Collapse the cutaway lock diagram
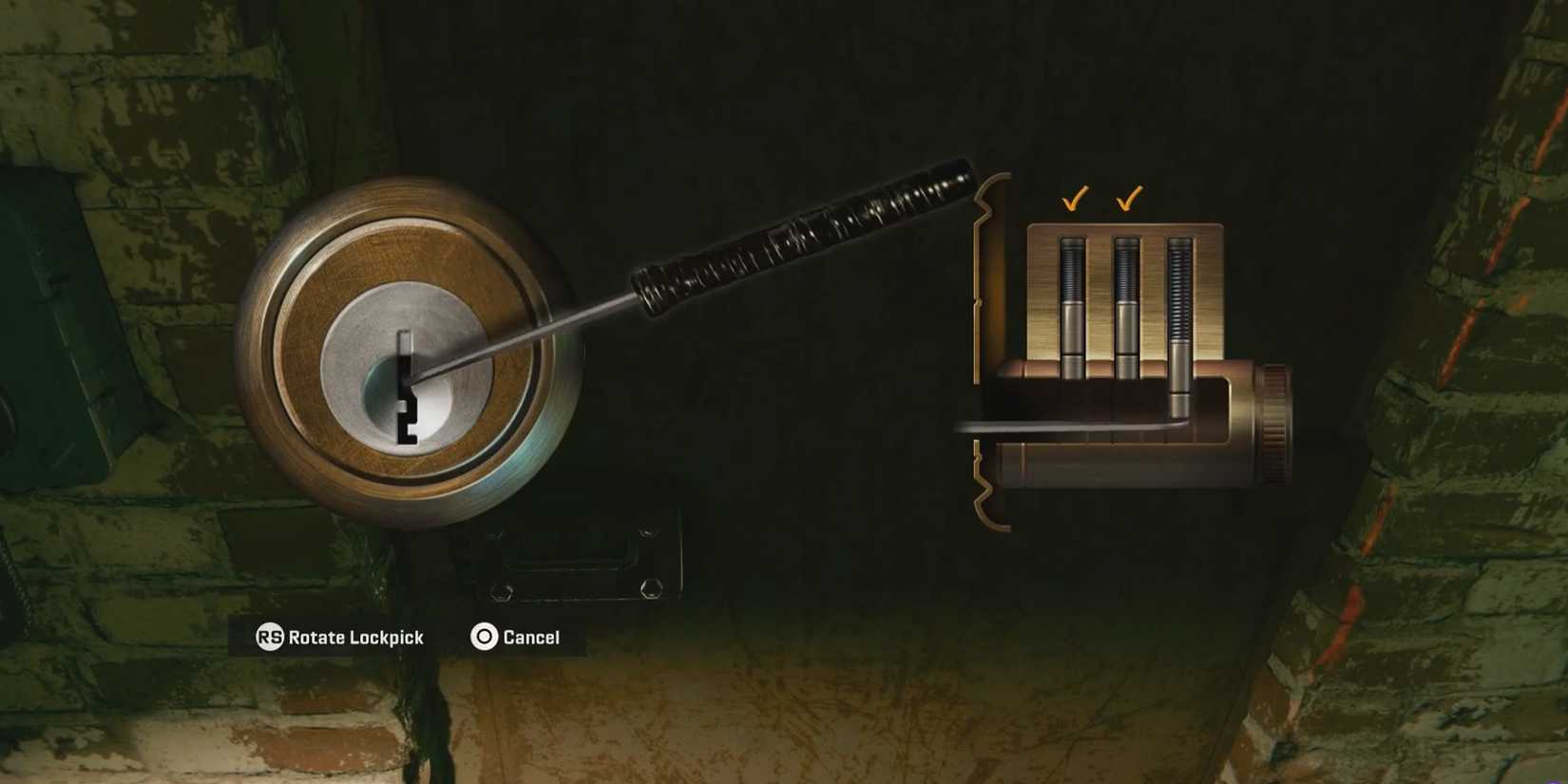This screenshot has width=1568, height=784. [x=1131, y=352]
